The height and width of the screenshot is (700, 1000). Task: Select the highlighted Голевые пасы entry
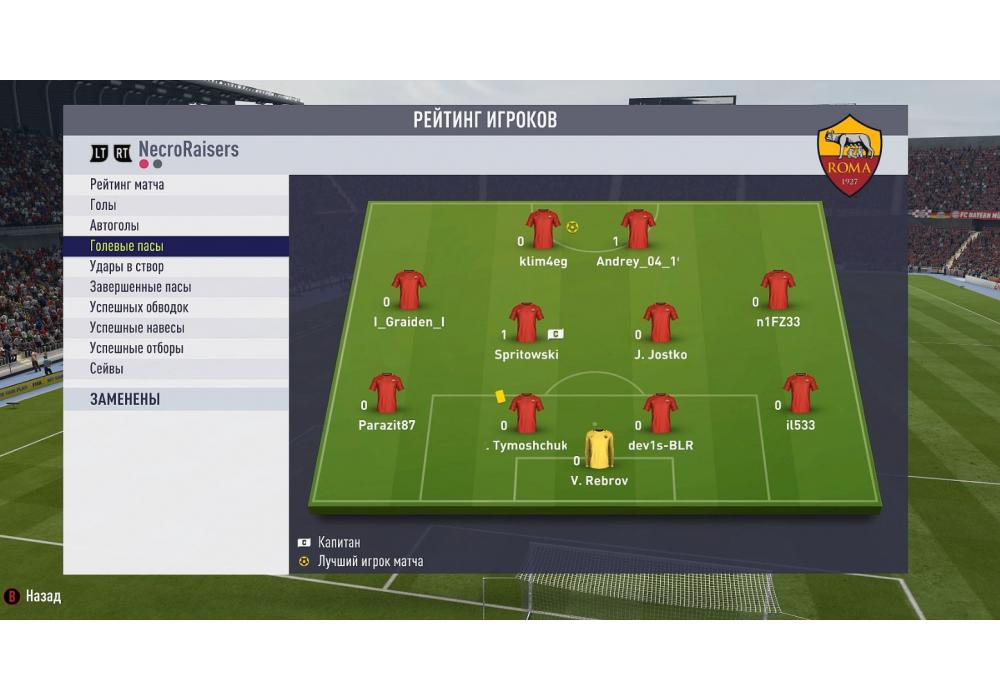(127, 246)
